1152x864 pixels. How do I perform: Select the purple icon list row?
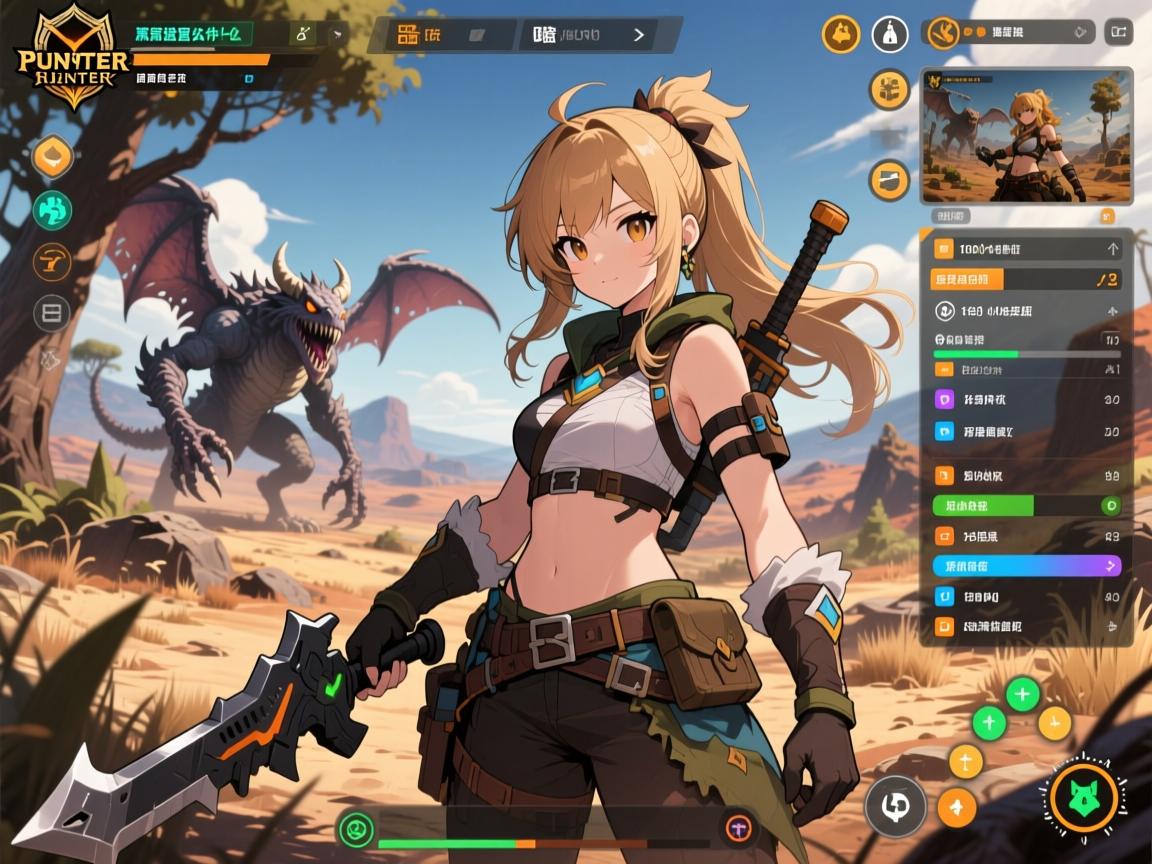point(1027,399)
